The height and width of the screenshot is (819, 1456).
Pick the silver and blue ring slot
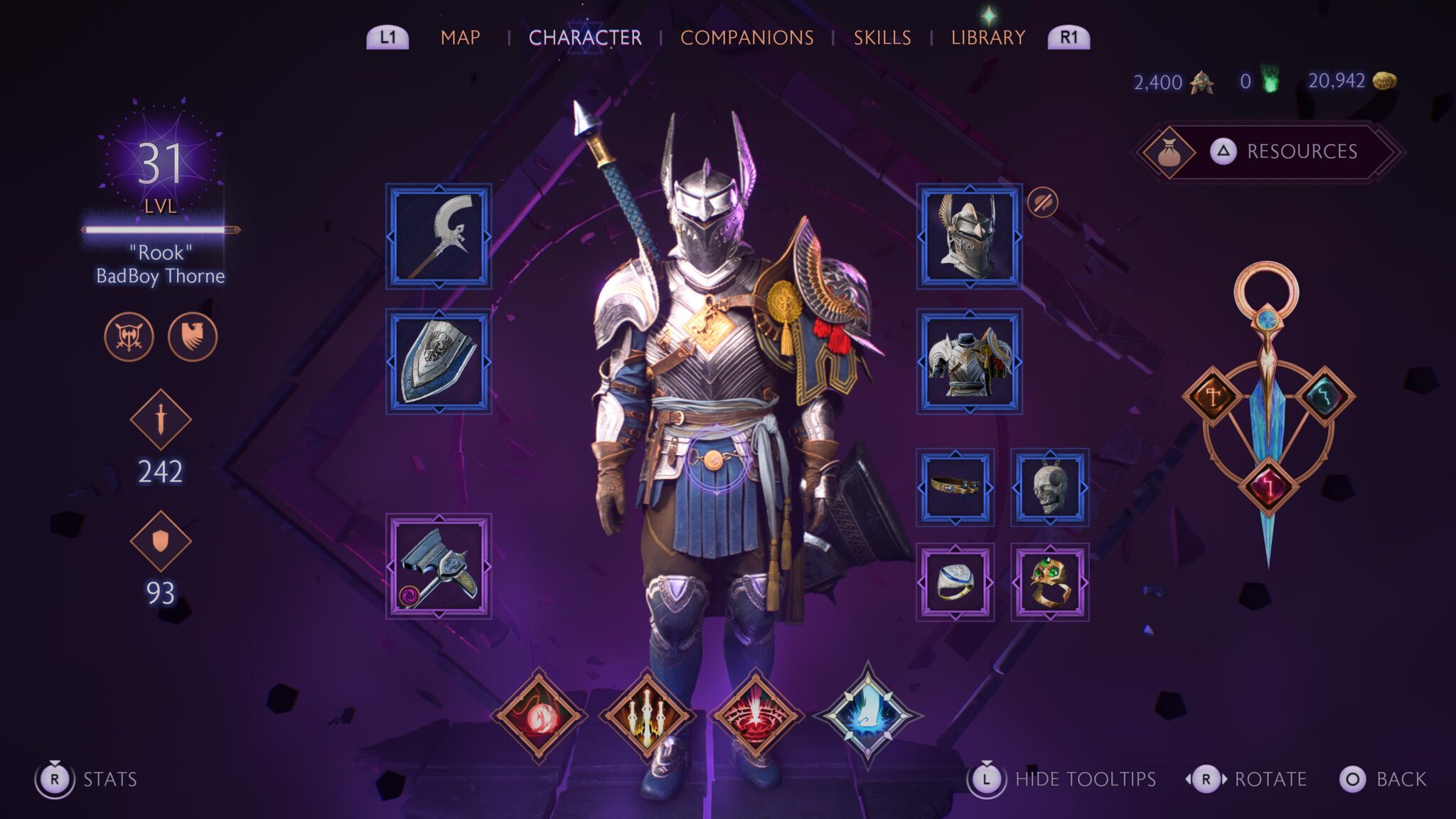pyautogui.click(x=955, y=582)
